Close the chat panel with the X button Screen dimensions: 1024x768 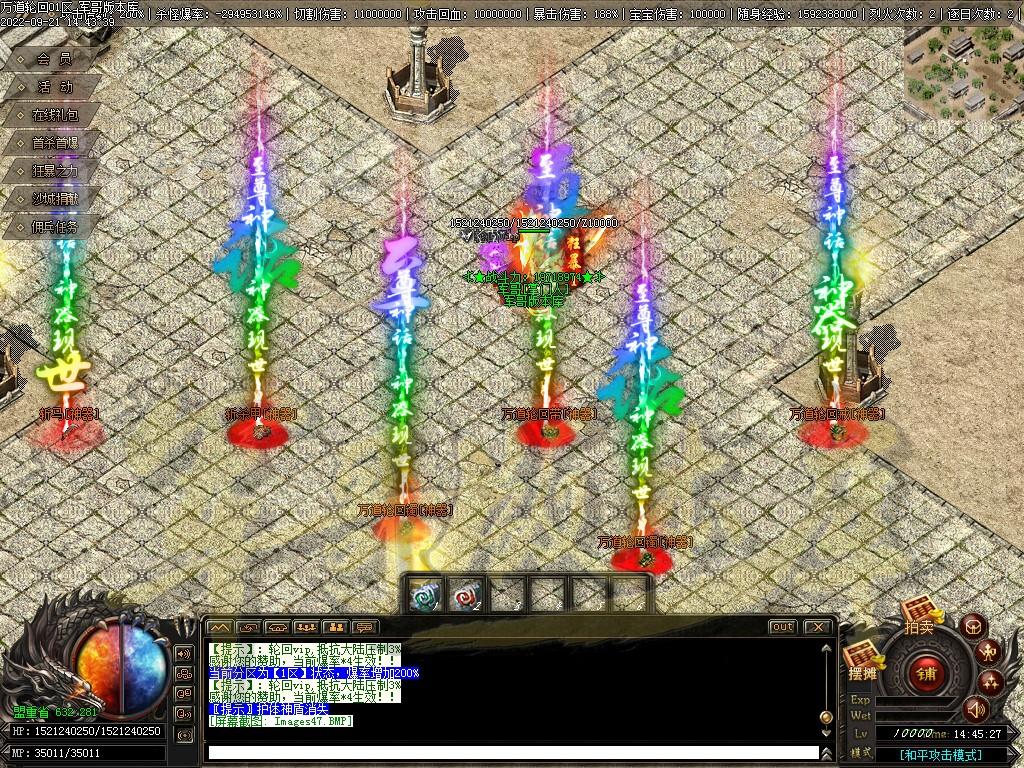[817, 627]
